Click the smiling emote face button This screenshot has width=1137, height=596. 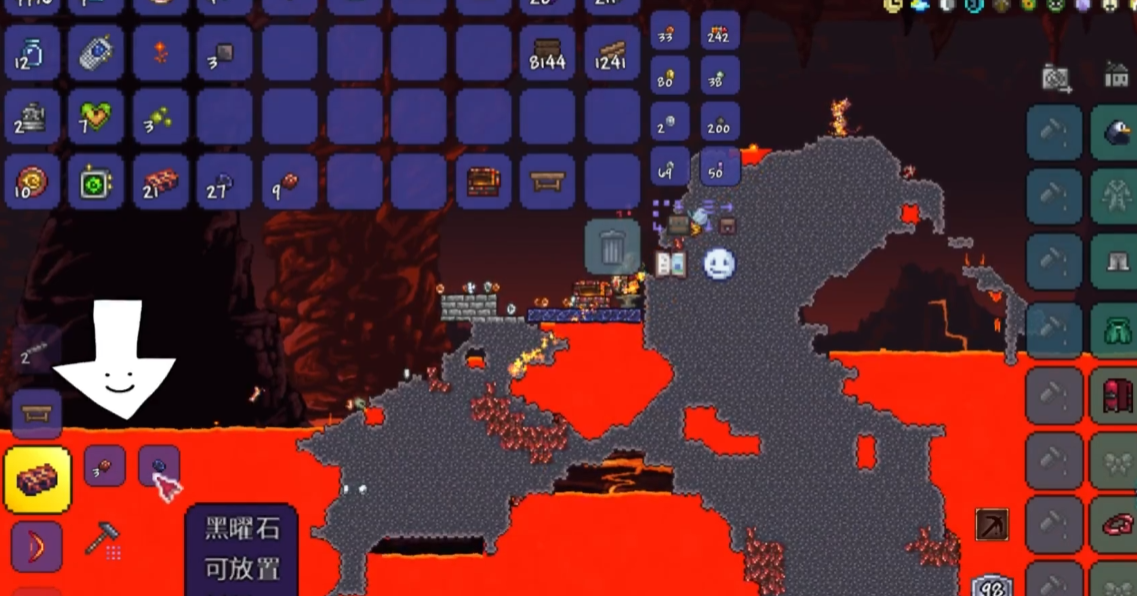[x=719, y=264]
